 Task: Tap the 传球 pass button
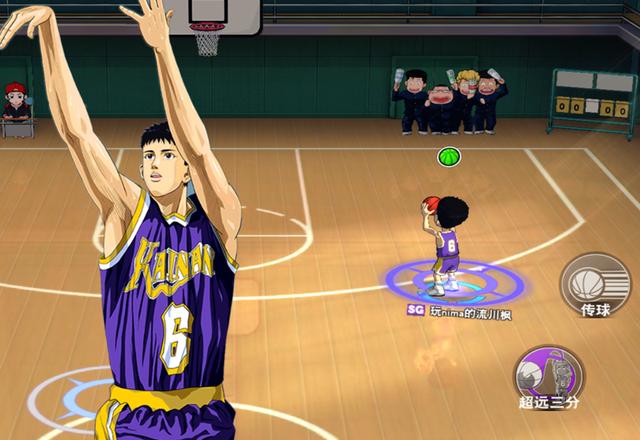594,285
